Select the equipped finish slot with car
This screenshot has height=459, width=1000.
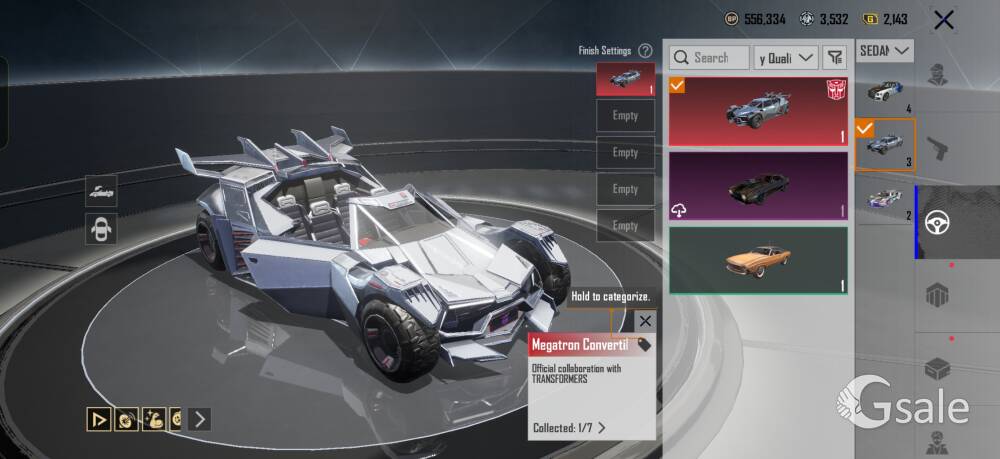pos(625,79)
